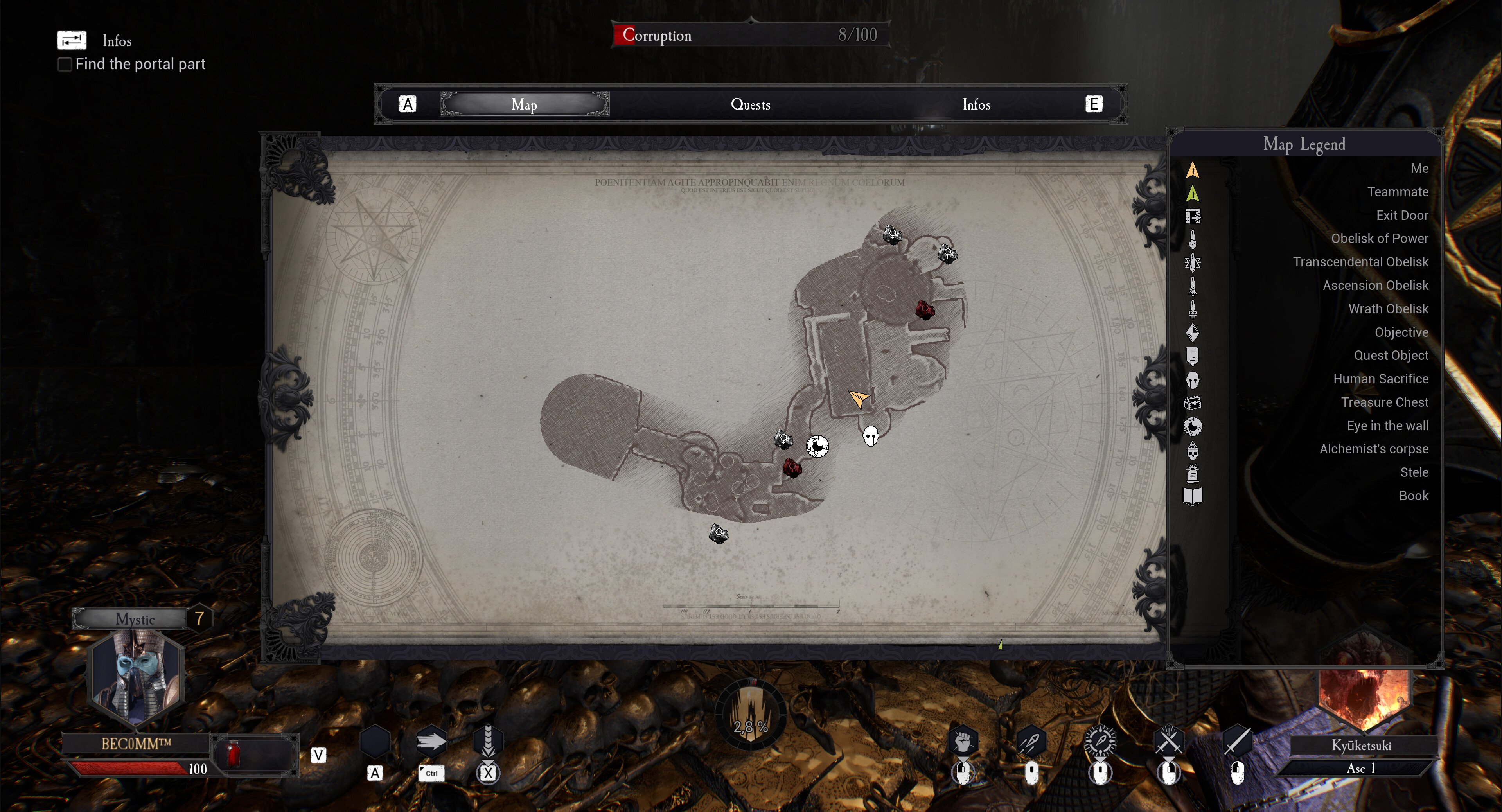Choose the Exit Door legend entry
The height and width of the screenshot is (812, 1502).
pos(1402,215)
